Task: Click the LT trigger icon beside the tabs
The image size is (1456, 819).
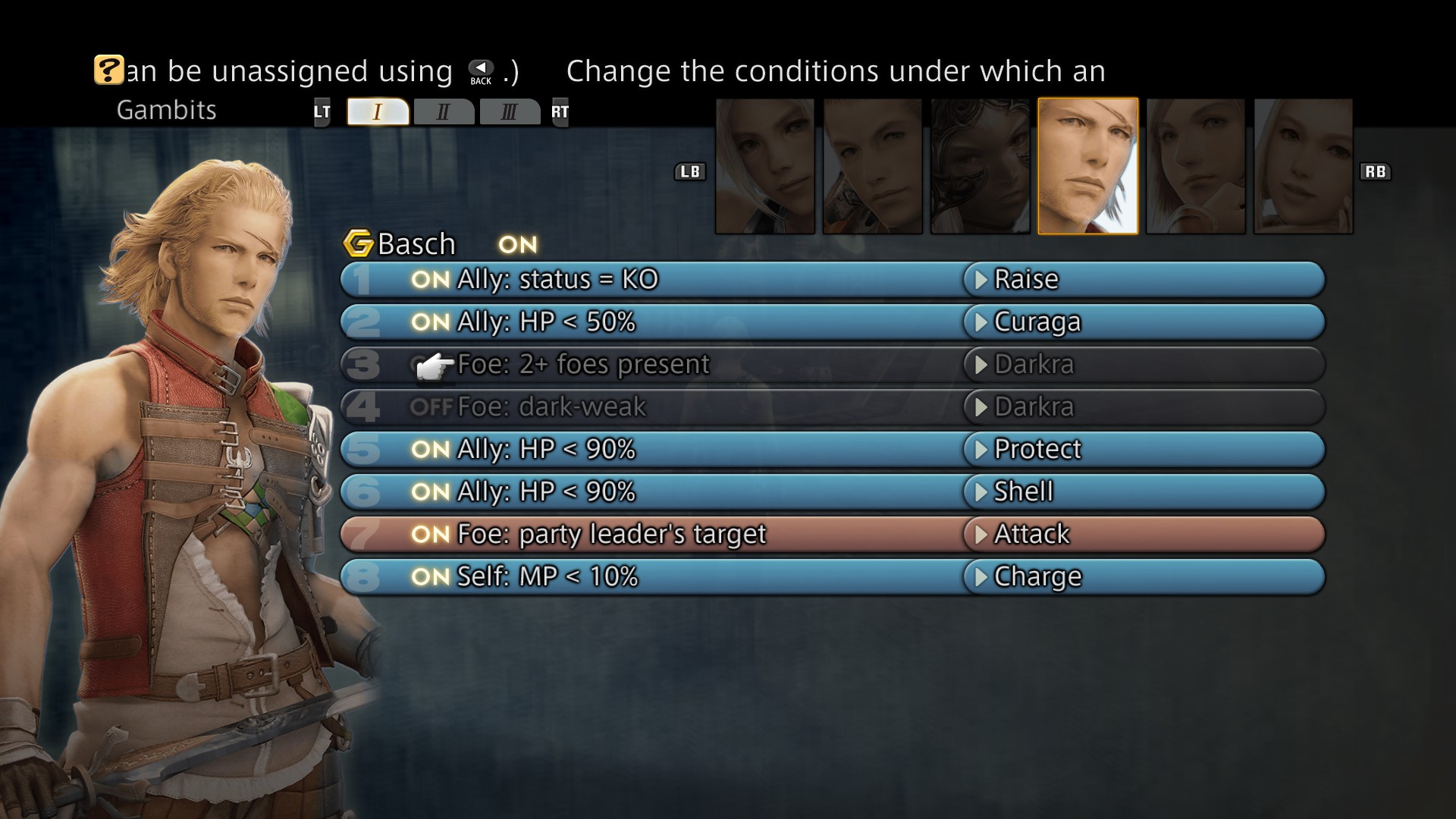Action: (x=322, y=111)
